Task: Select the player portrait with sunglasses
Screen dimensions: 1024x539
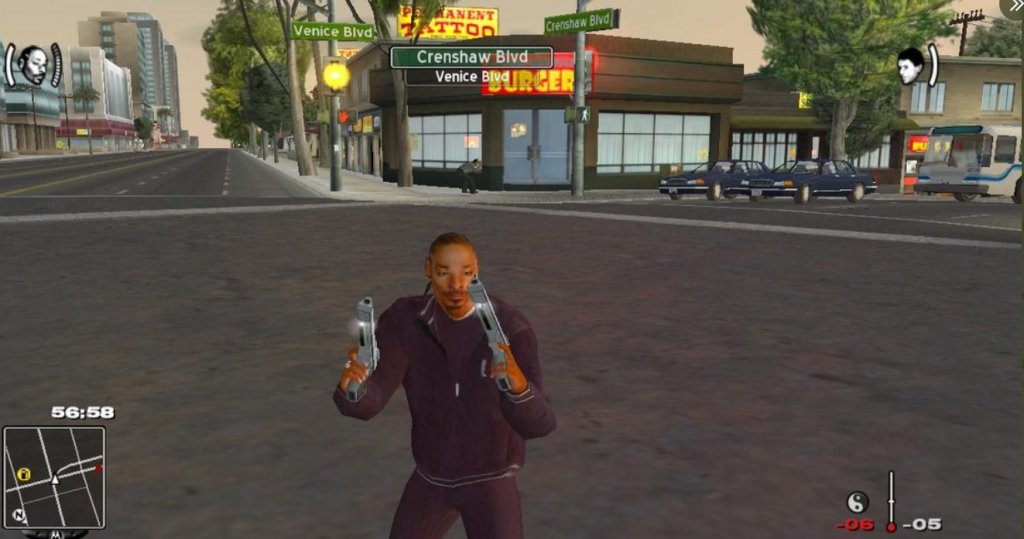Action: click(33, 66)
